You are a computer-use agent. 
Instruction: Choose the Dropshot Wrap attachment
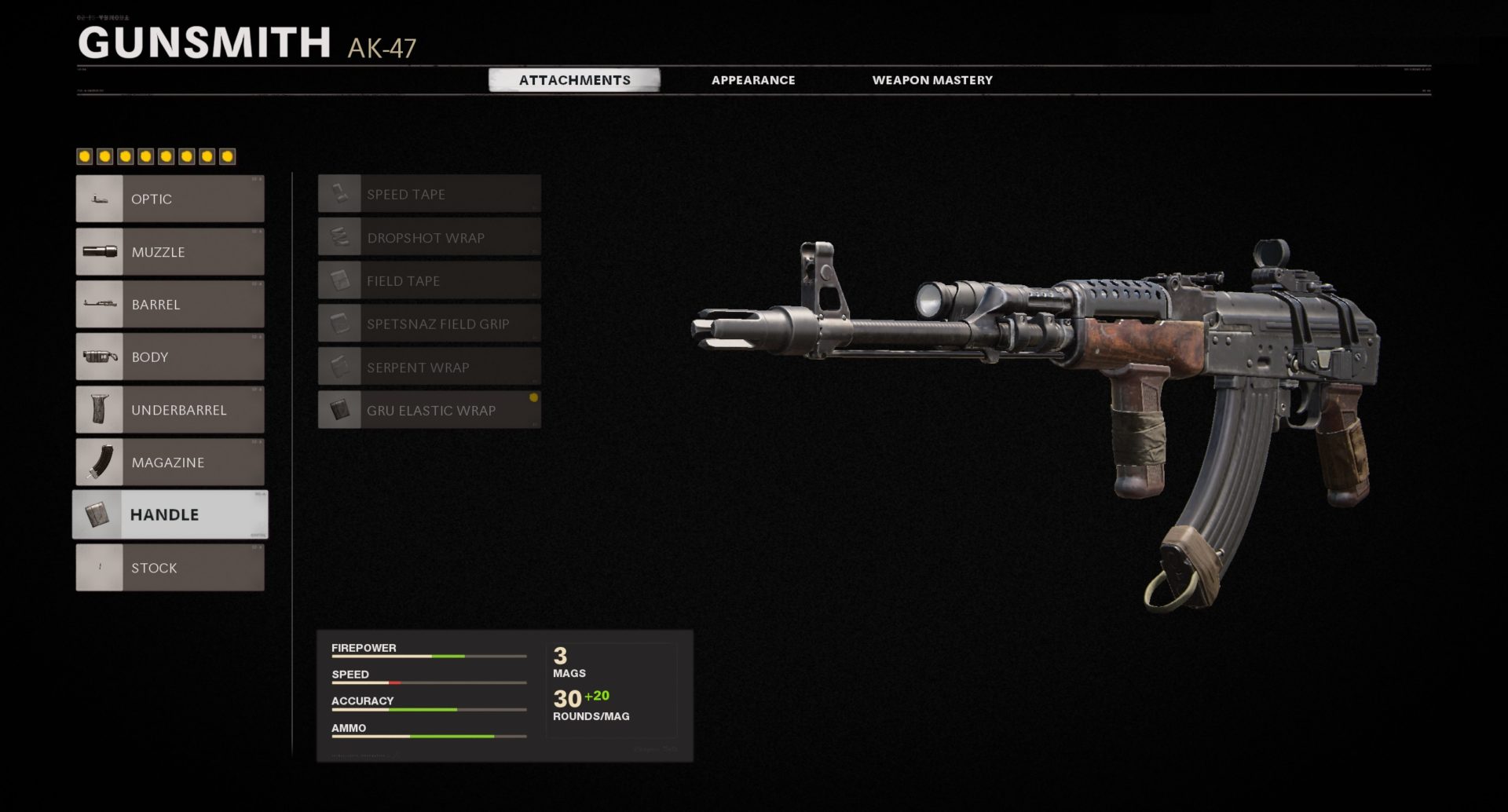click(x=430, y=237)
